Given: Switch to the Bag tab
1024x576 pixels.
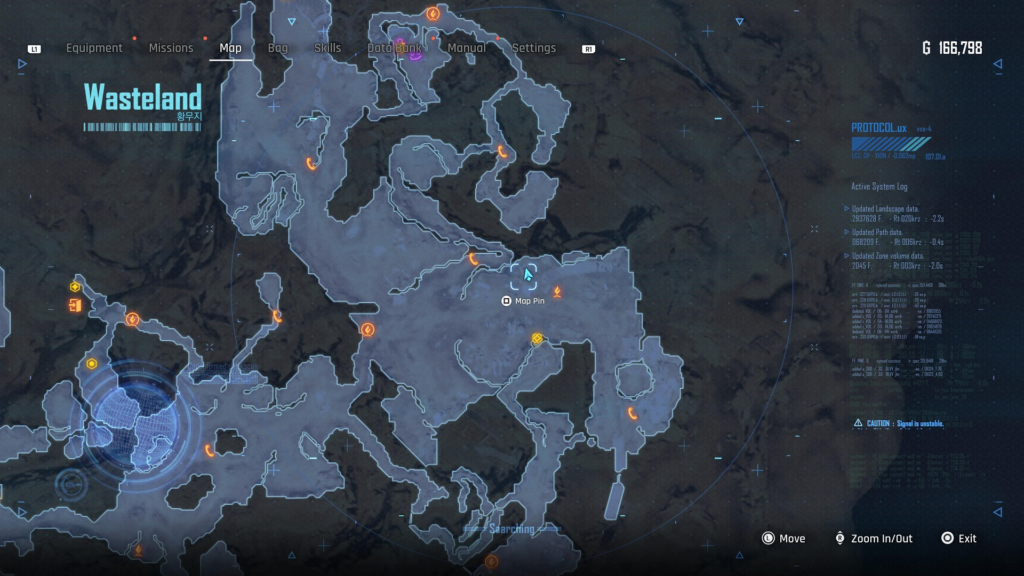Looking at the screenshot, I should click(x=278, y=48).
